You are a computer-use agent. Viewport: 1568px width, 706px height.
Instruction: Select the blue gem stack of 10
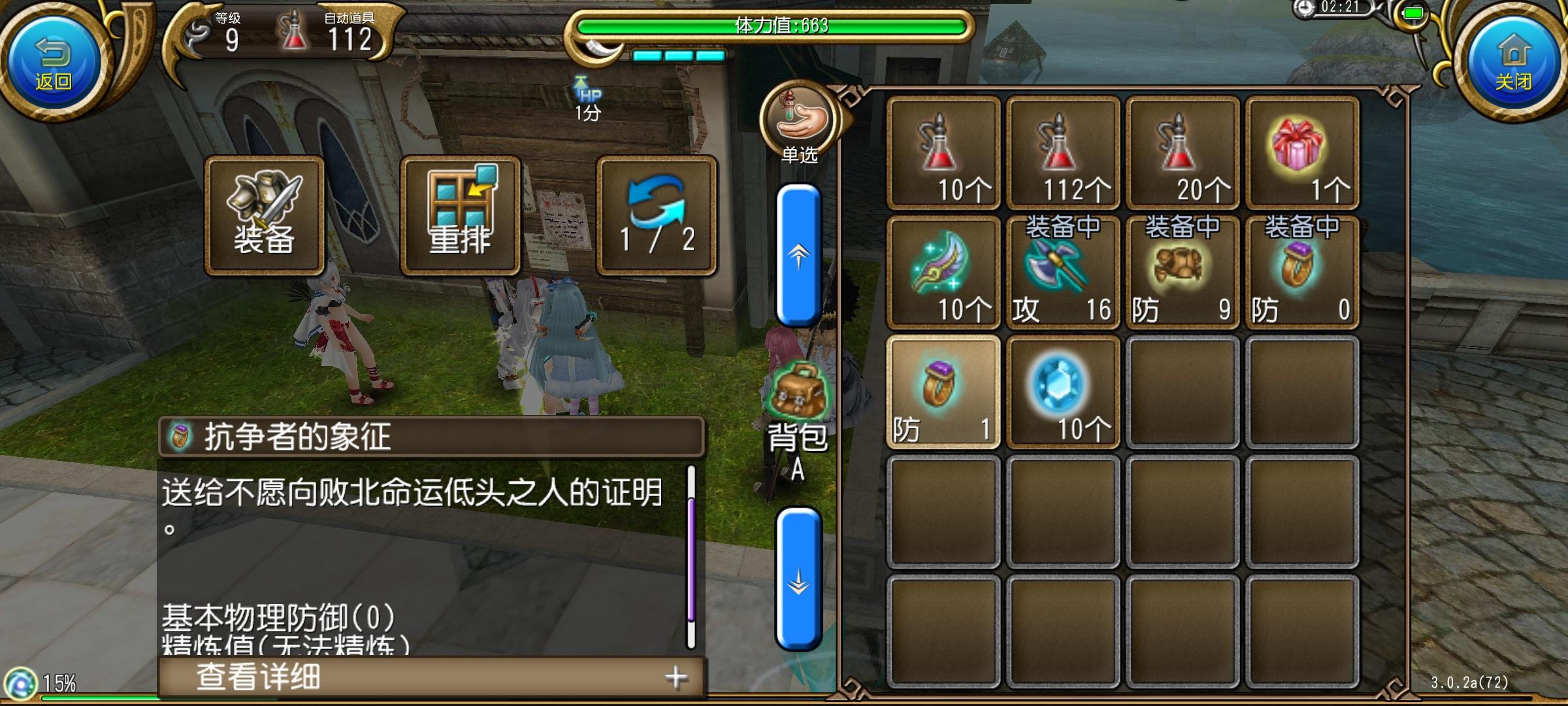pyautogui.click(x=1062, y=392)
